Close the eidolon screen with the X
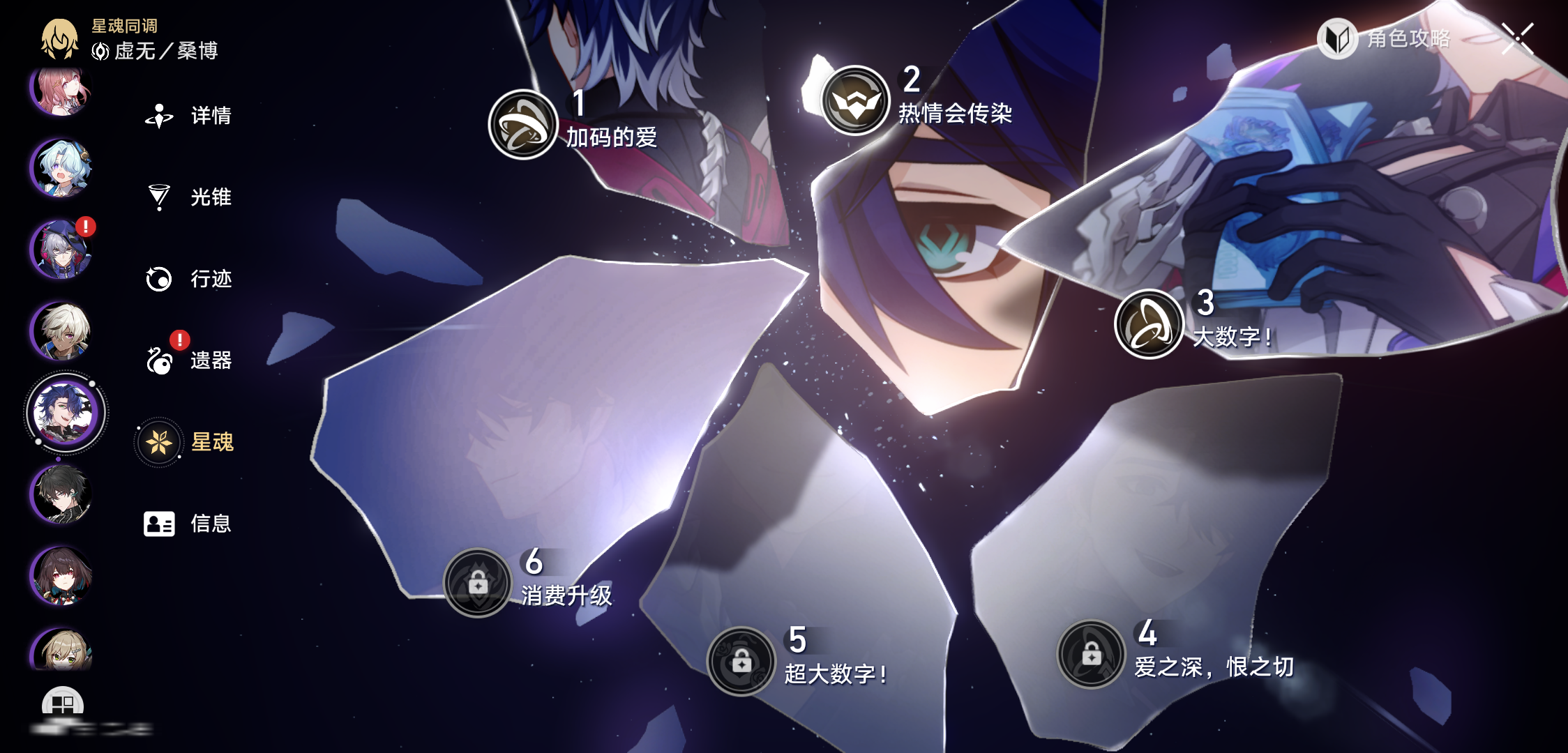The image size is (1568, 753). pyautogui.click(x=1518, y=38)
